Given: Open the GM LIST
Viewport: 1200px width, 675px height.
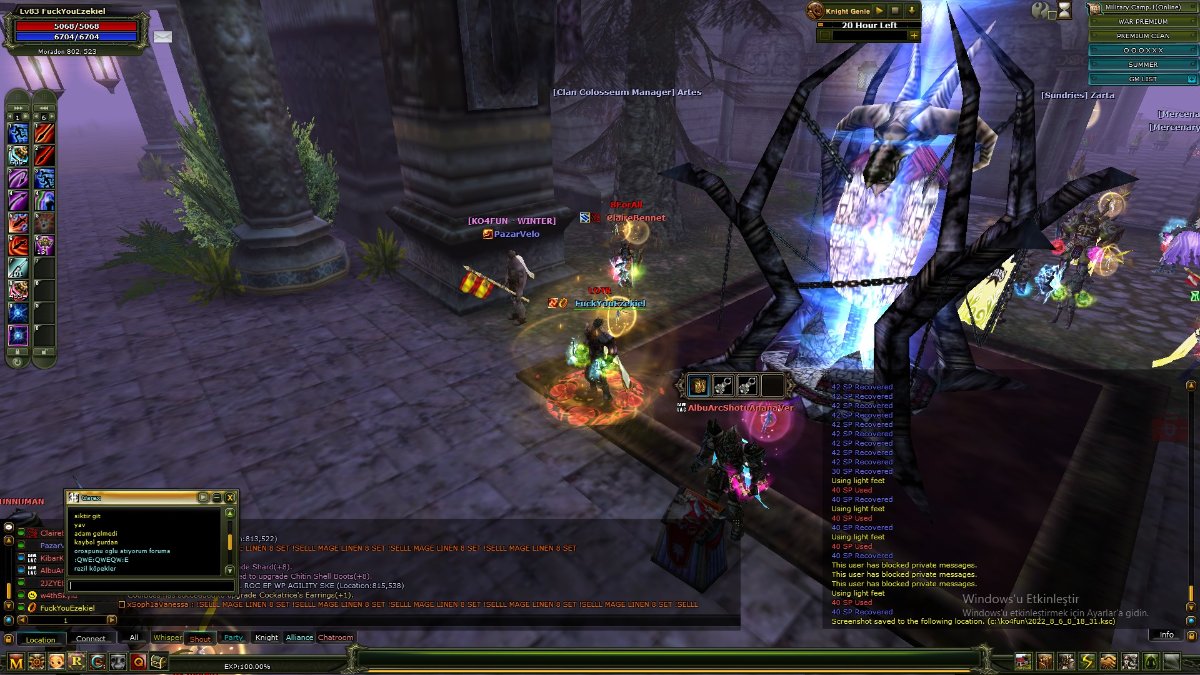Looking at the screenshot, I should (x=1143, y=78).
